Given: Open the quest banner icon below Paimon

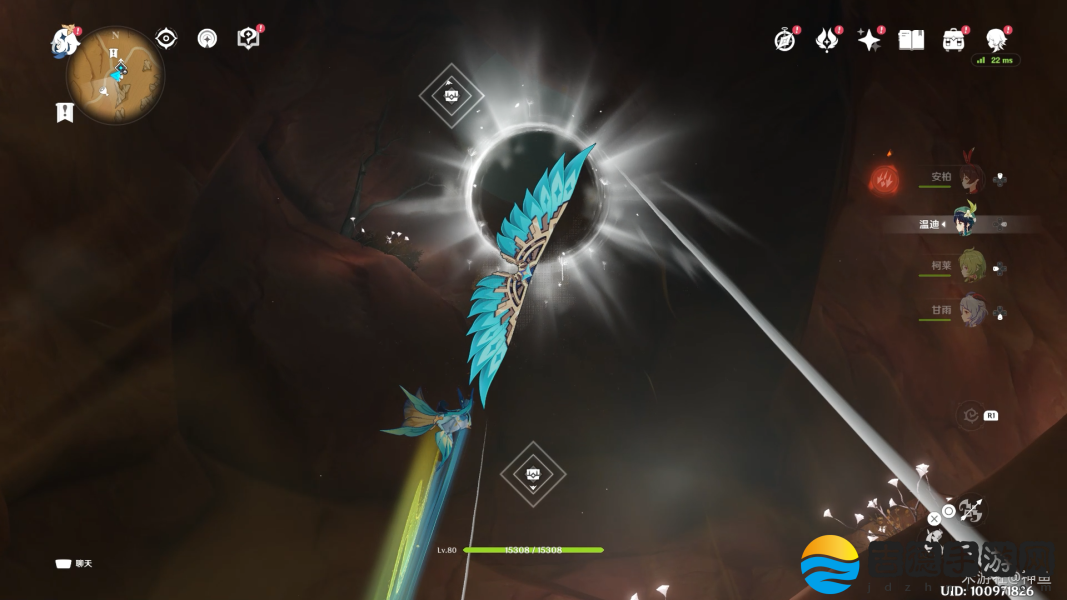Looking at the screenshot, I should pyautogui.click(x=65, y=112).
